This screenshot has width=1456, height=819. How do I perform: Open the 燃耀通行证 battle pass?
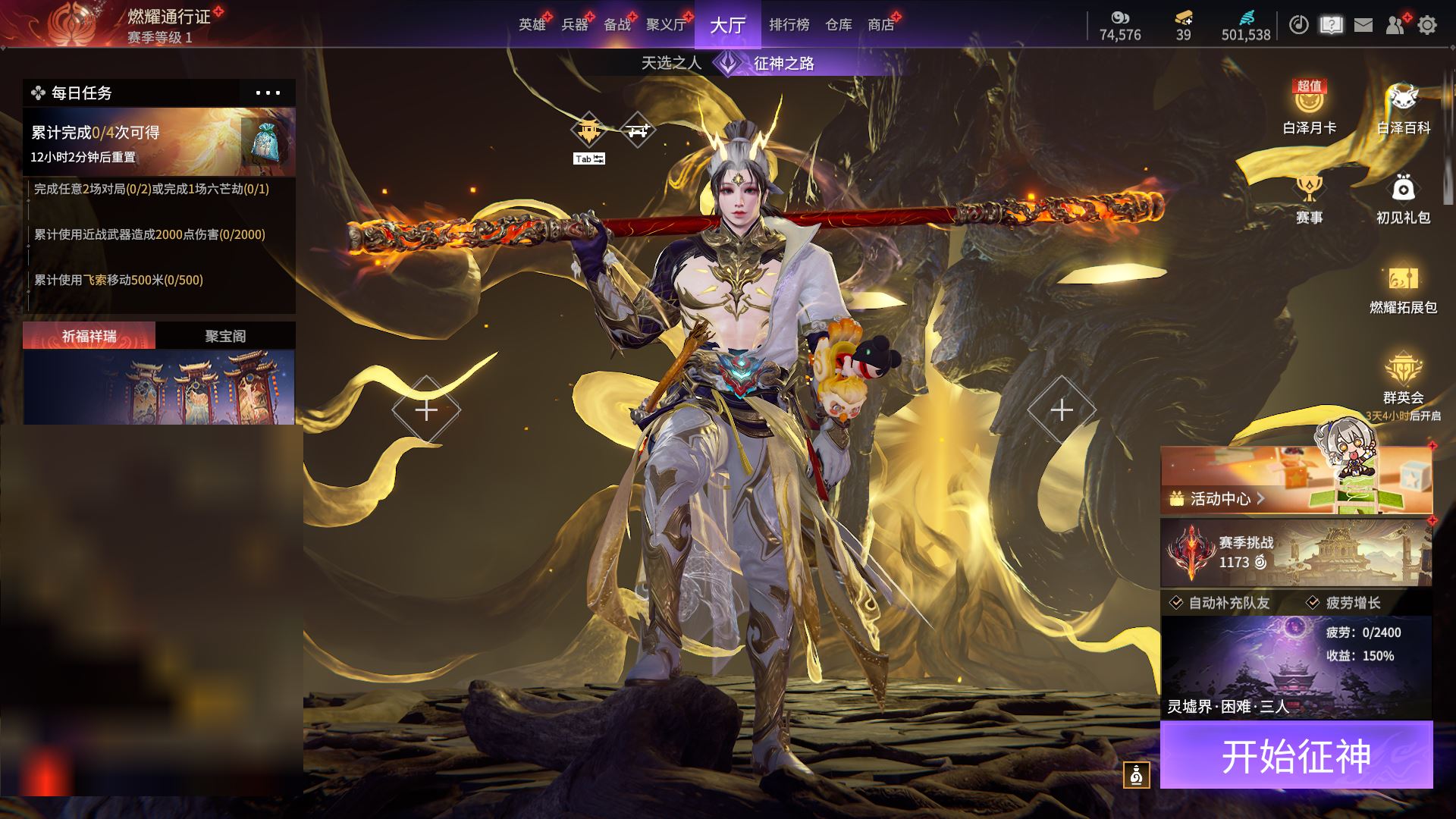point(167,17)
